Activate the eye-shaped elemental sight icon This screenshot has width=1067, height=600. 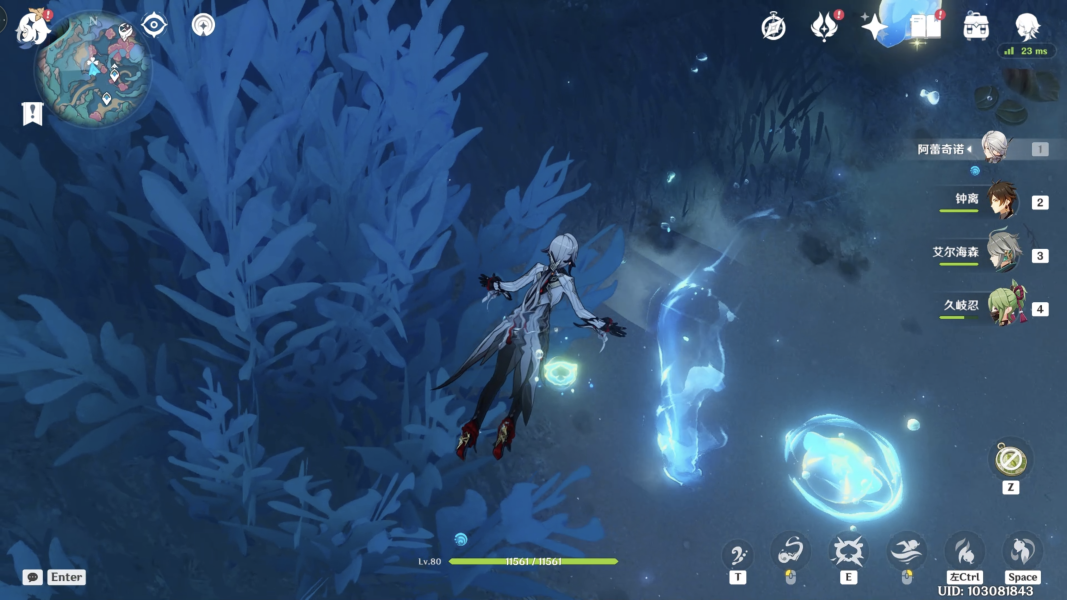[x=154, y=25]
